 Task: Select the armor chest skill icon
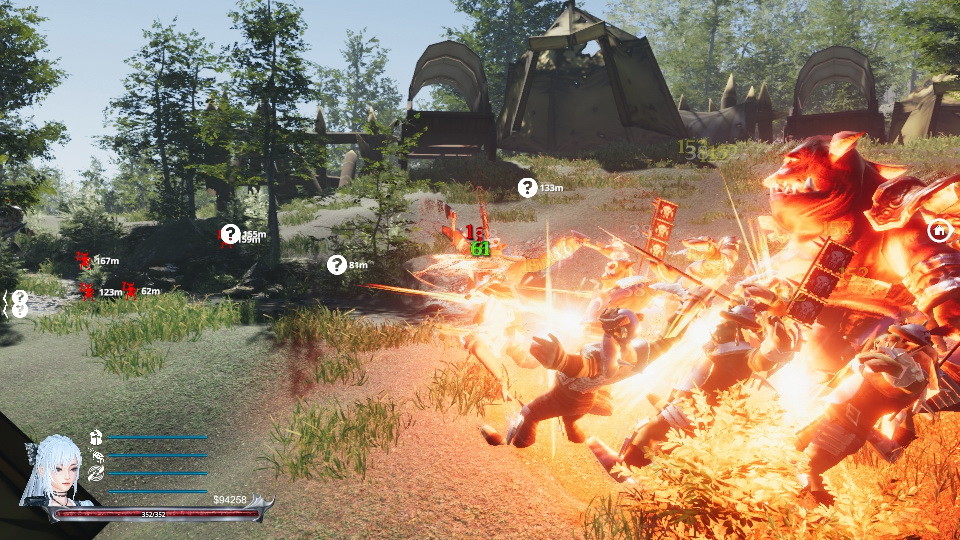[97, 437]
